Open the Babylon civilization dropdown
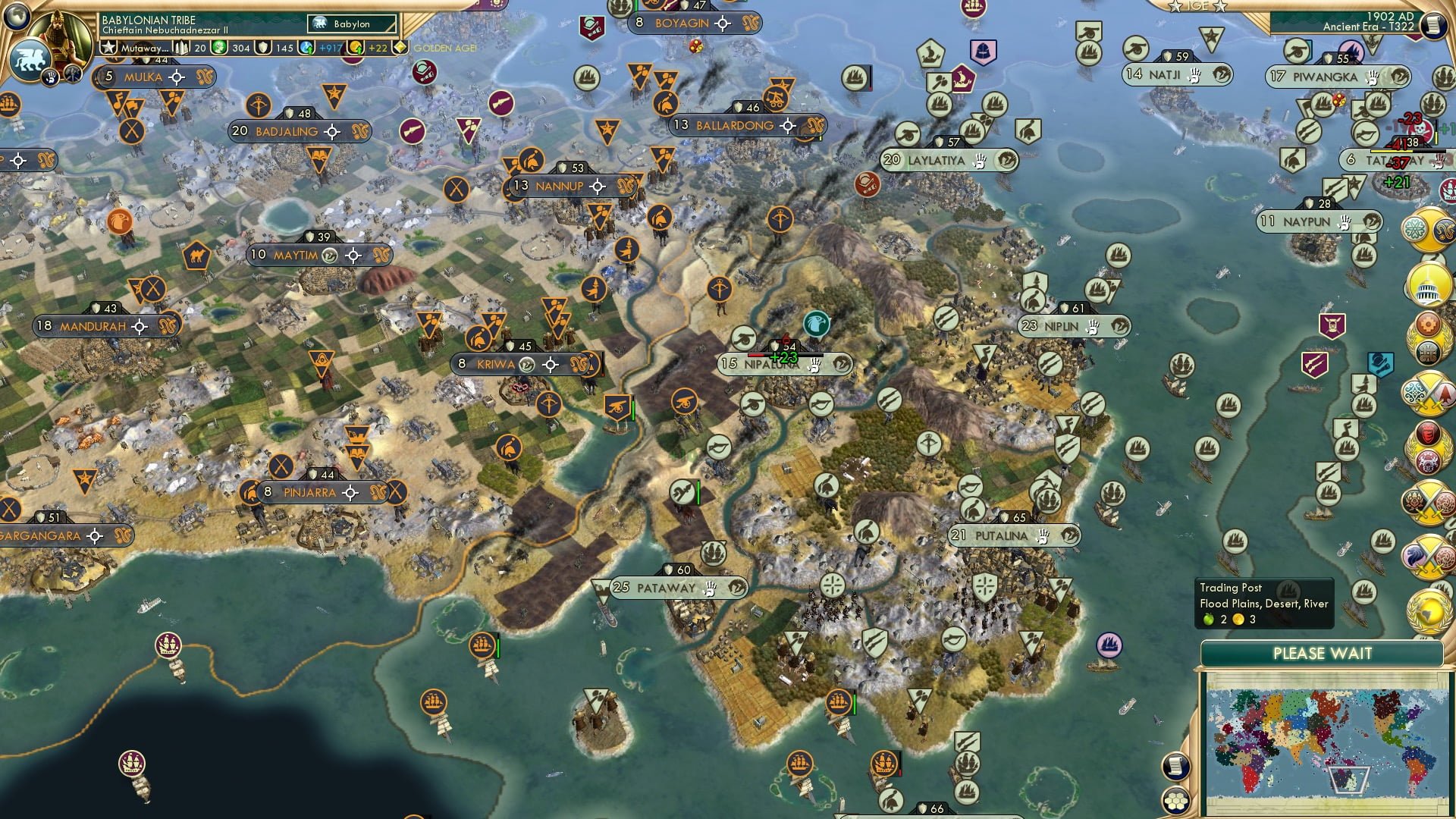 (351, 24)
